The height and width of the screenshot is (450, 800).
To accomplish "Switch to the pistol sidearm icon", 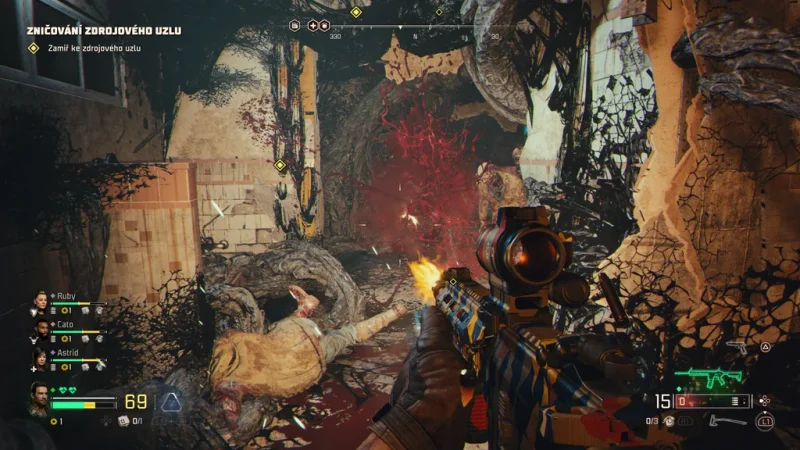I will pyautogui.click(x=736, y=346).
